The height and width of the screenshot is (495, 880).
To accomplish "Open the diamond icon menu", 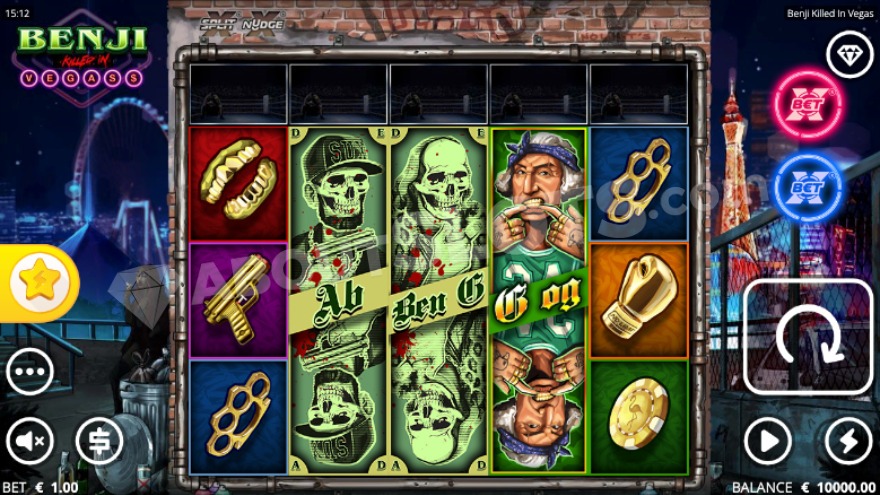I will tap(849, 54).
